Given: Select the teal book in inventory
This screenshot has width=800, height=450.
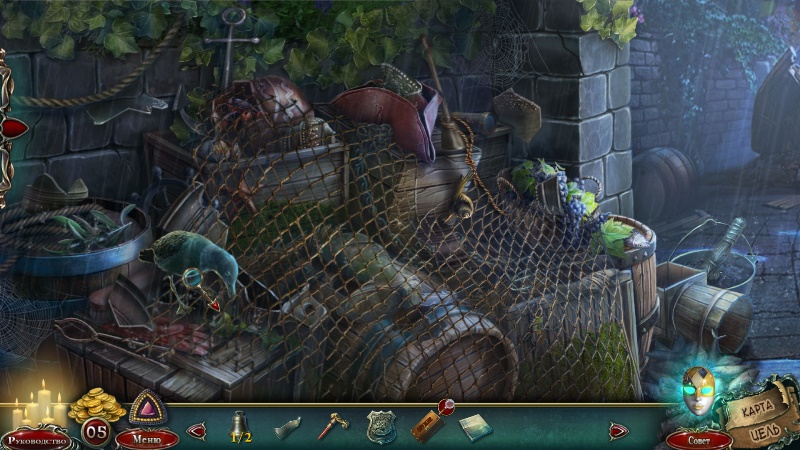Looking at the screenshot, I should pos(475,427).
